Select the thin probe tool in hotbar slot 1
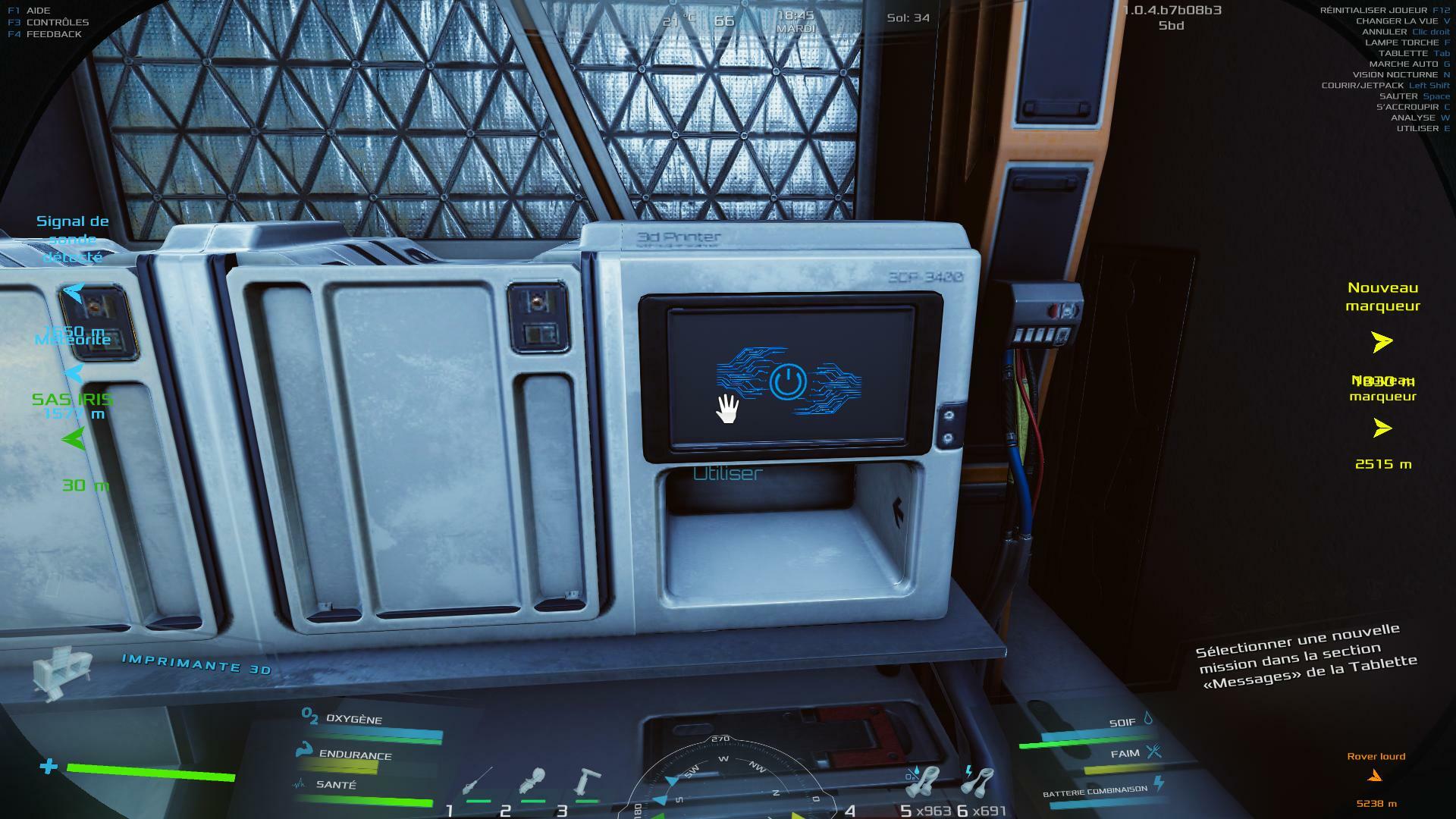The height and width of the screenshot is (819, 1456). point(478,781)
